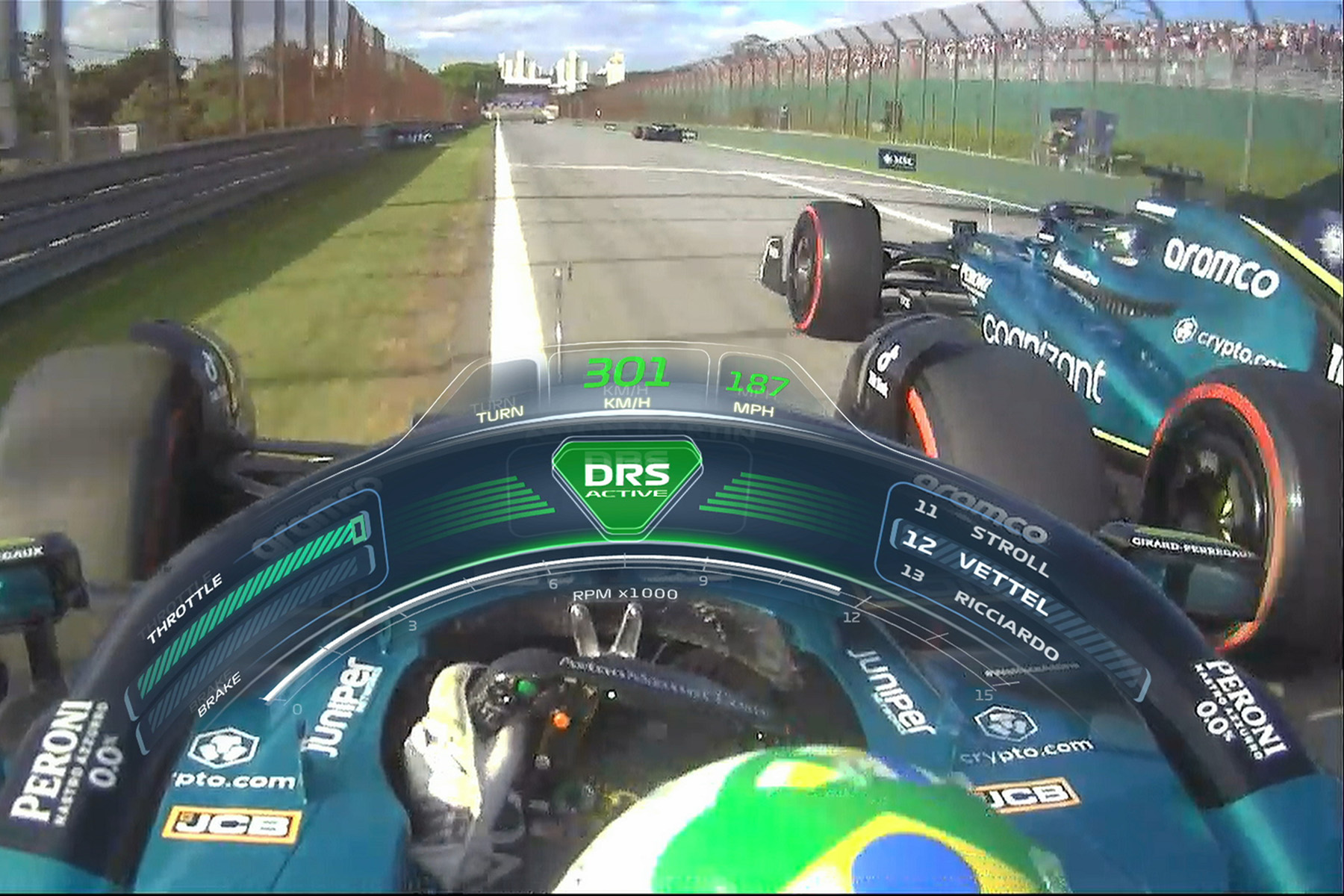This screenshot has height=896, width=1344.
Task: Click the DRS Active badge
Action: pyautogui.click(x=626, y=482)
